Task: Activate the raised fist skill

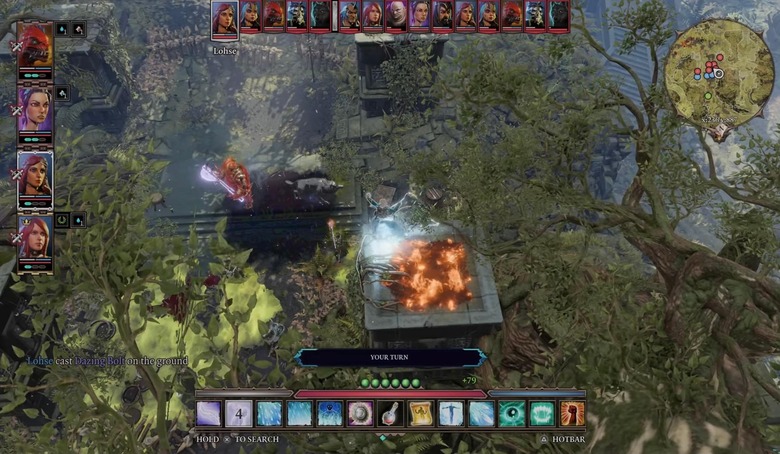Action: click(x=573, y=414)
